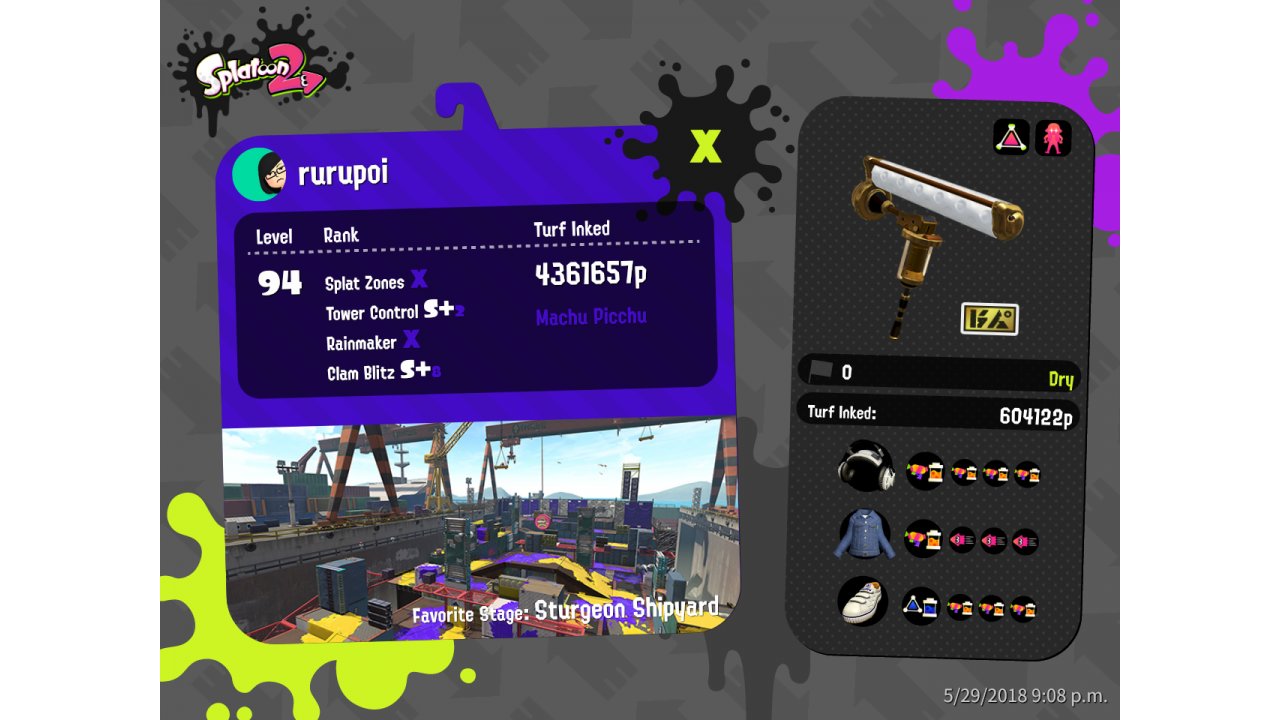
Task: Select the white sneakers shoes icon
Action: coord(862,601)
